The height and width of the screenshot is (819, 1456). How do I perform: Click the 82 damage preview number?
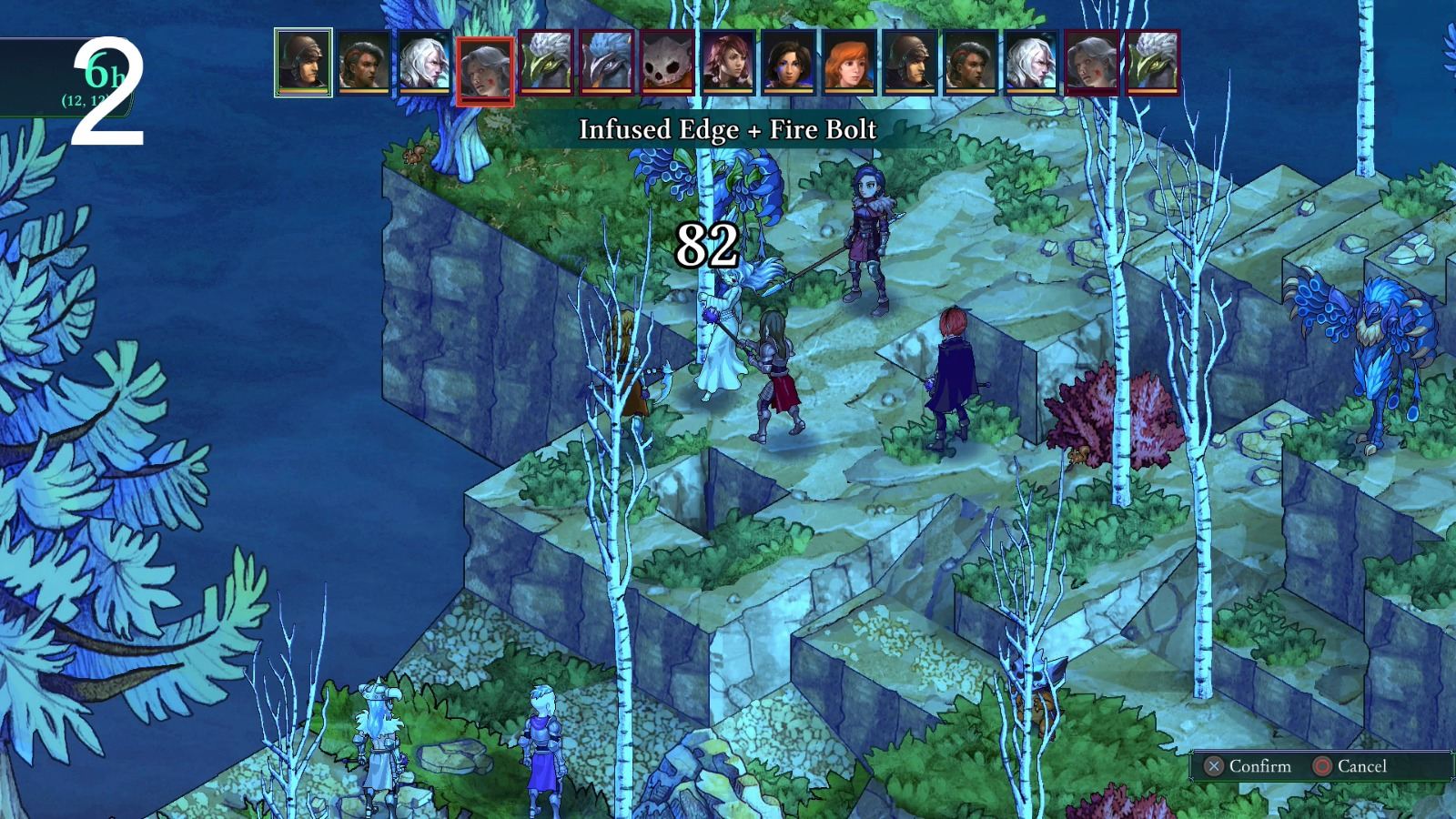tap(708, 244)
